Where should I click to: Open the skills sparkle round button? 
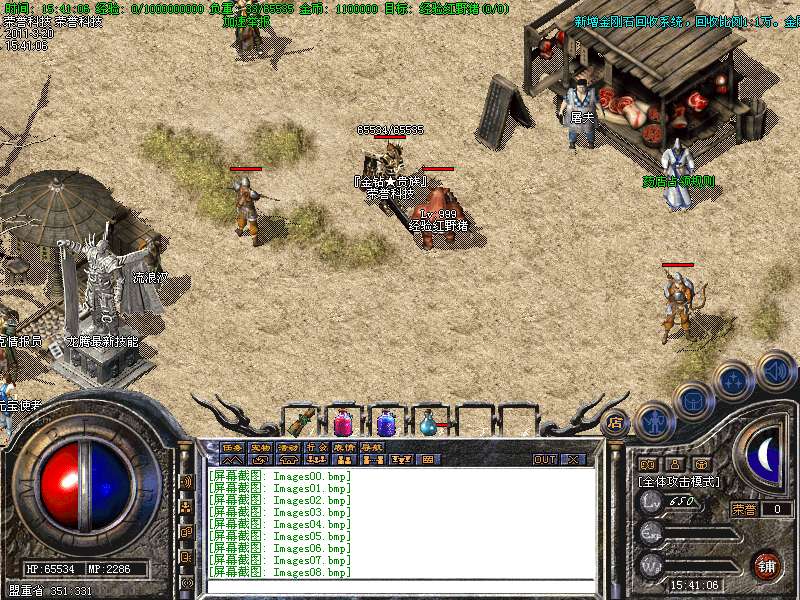[x=734, y=380]
